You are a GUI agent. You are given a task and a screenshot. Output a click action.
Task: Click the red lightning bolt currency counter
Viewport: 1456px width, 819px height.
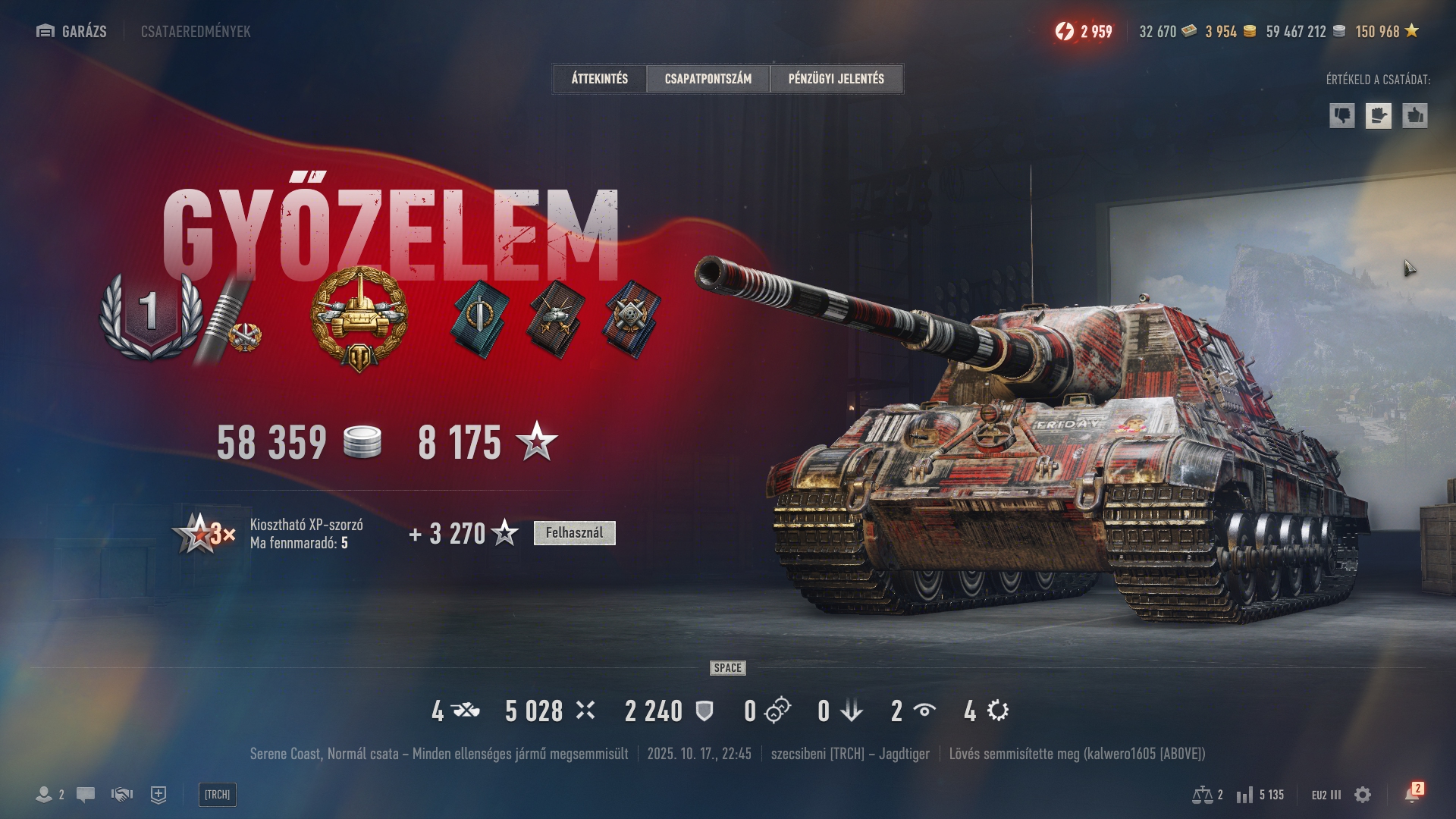pyautogui.click(x=1084, y=31)
